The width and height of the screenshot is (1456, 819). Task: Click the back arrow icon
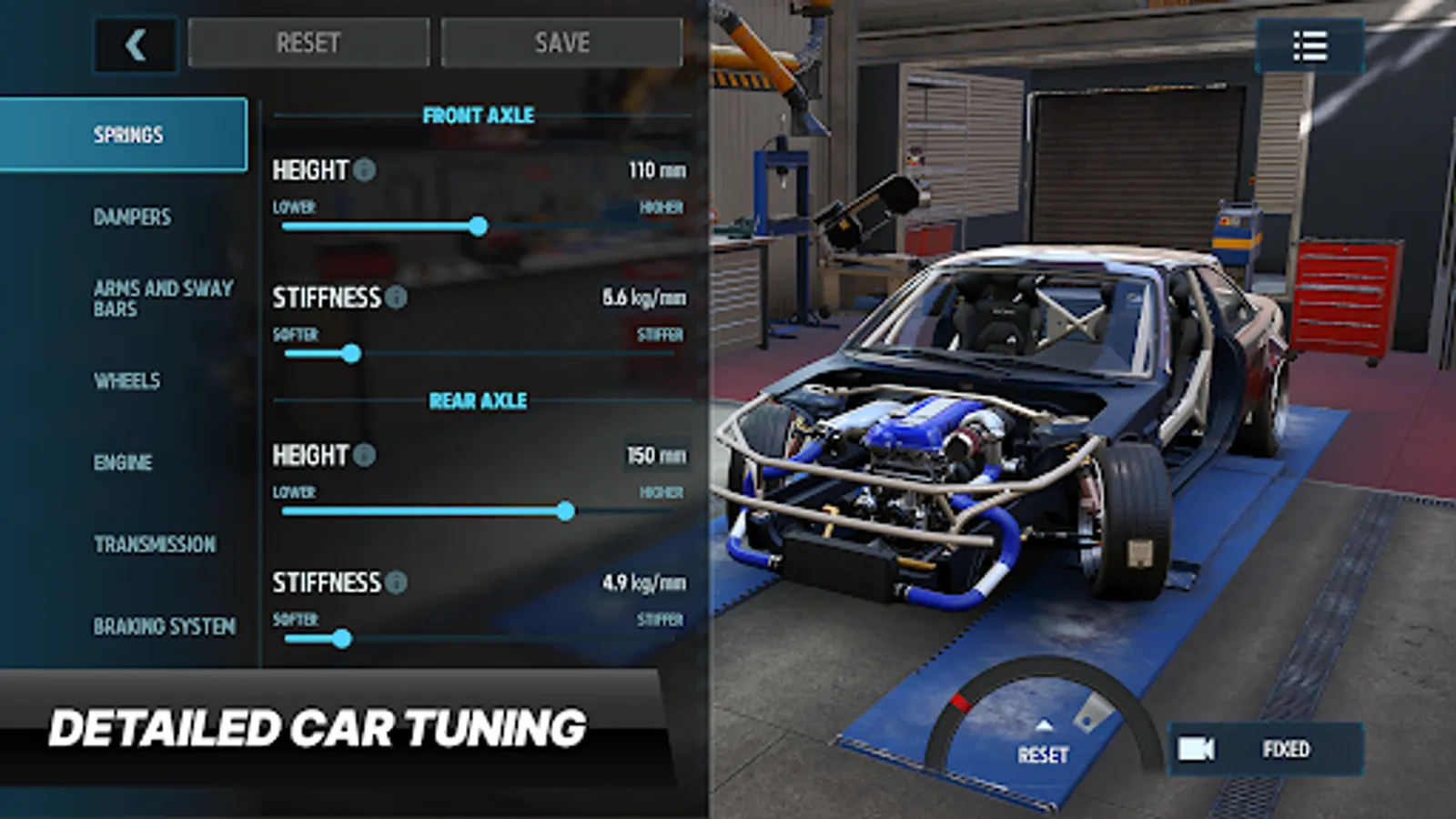click(x=135, y=43)
